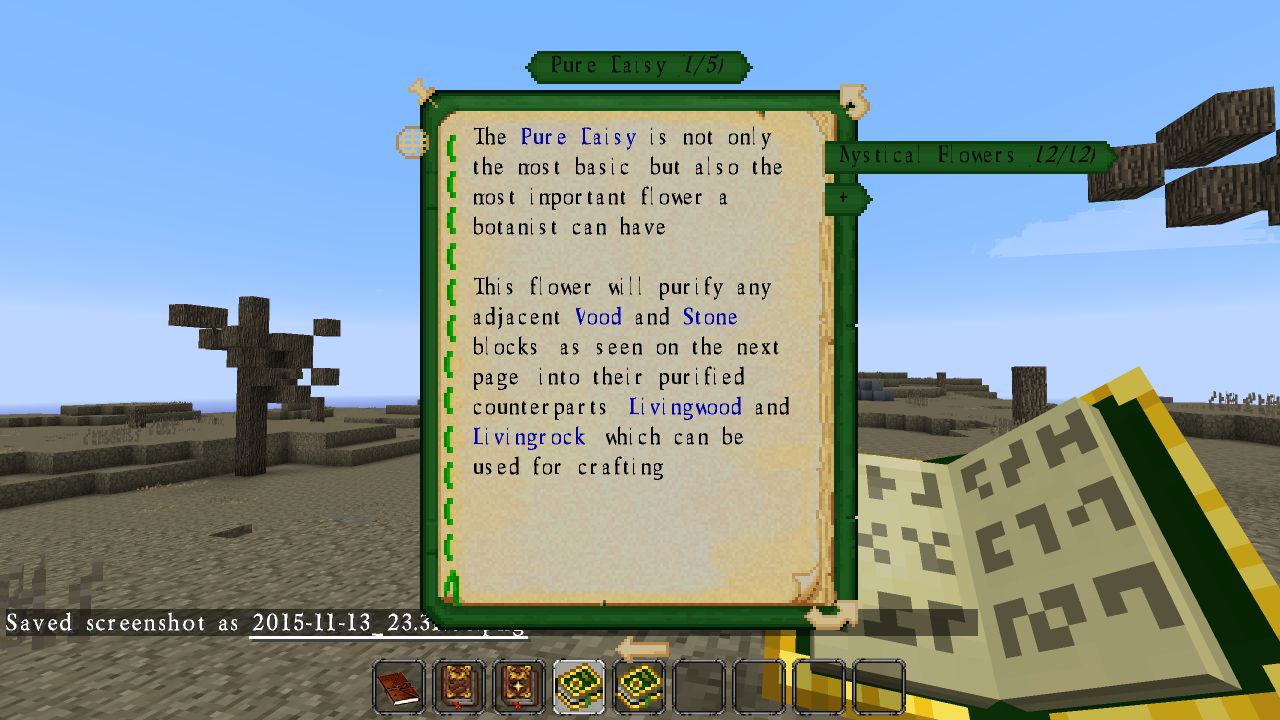The height and width of the screenshot is (720, 1280).
Task: Select the red leather book hotbar slot
Action: pyautogui.click(x=399, y=687)
